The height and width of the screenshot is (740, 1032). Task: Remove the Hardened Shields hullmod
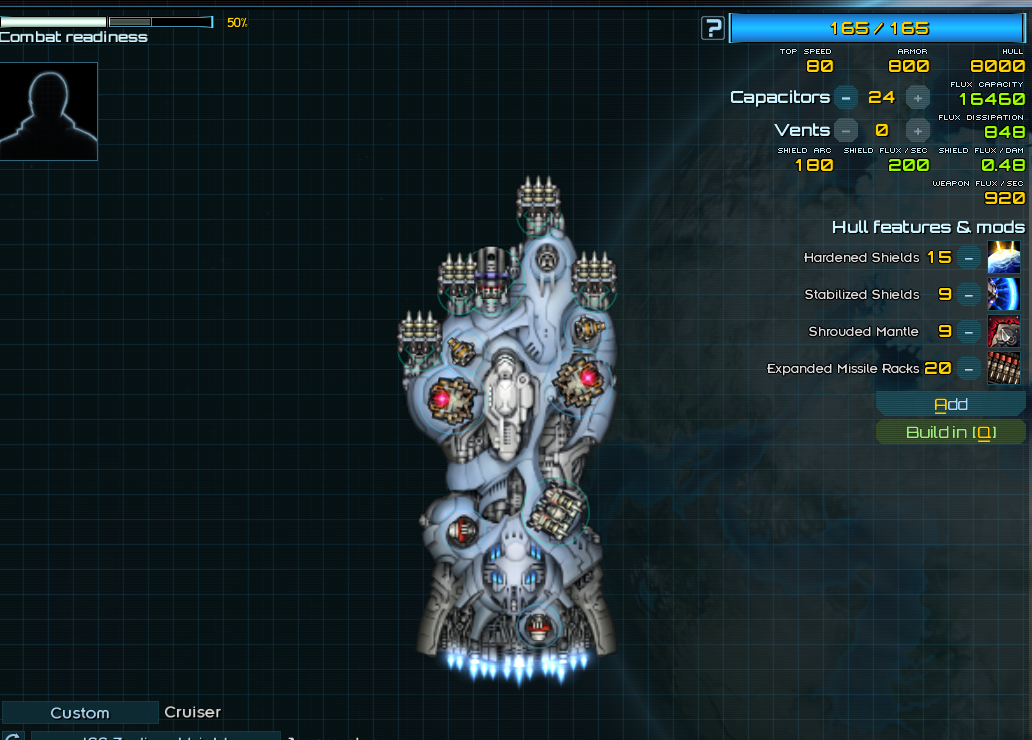tap(968, 258)
